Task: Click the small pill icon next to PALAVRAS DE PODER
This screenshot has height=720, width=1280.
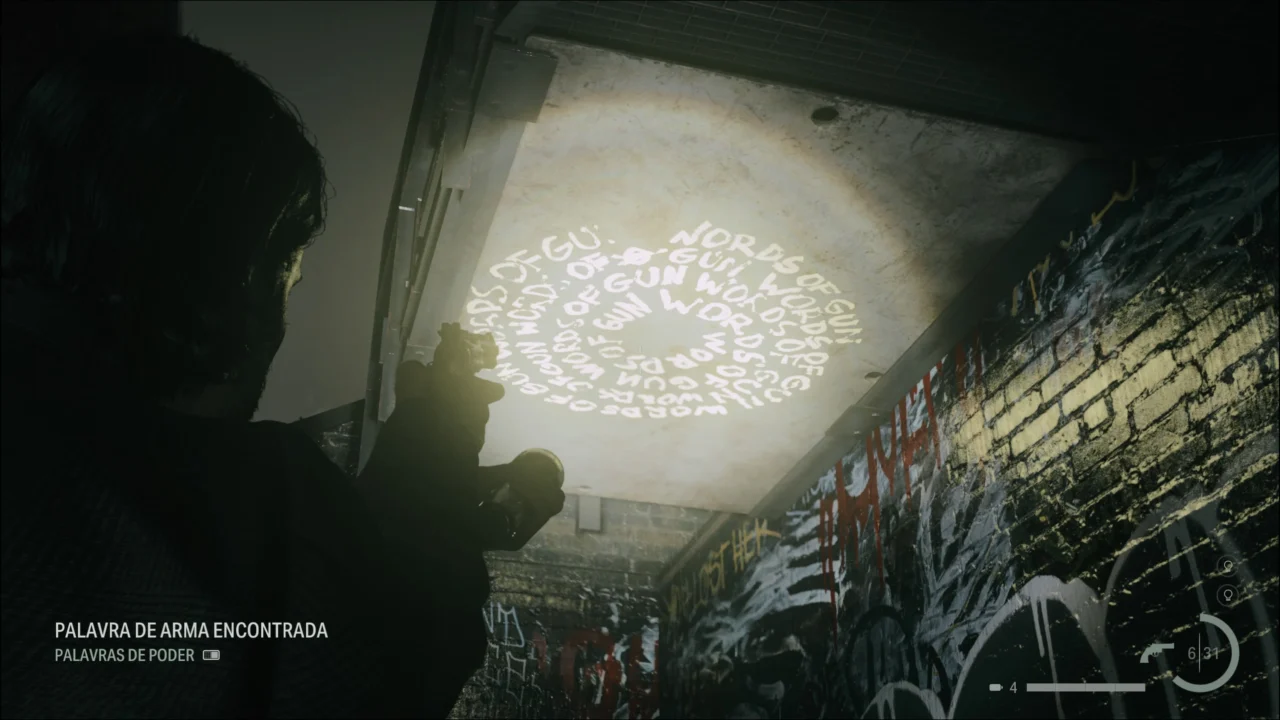Action: pos(211,656)
